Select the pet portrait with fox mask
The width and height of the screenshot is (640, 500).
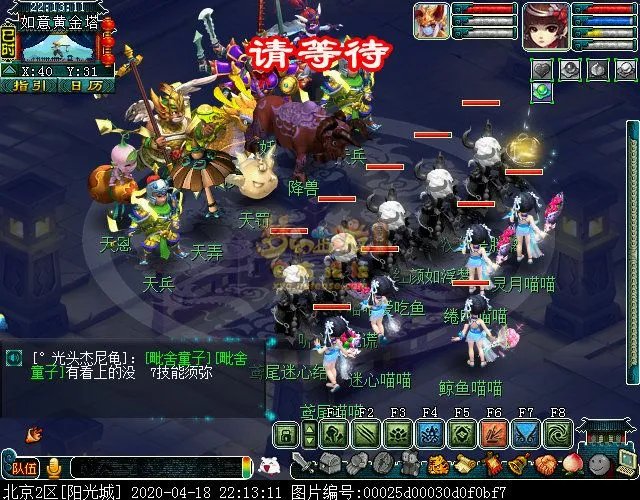(432, 22)
